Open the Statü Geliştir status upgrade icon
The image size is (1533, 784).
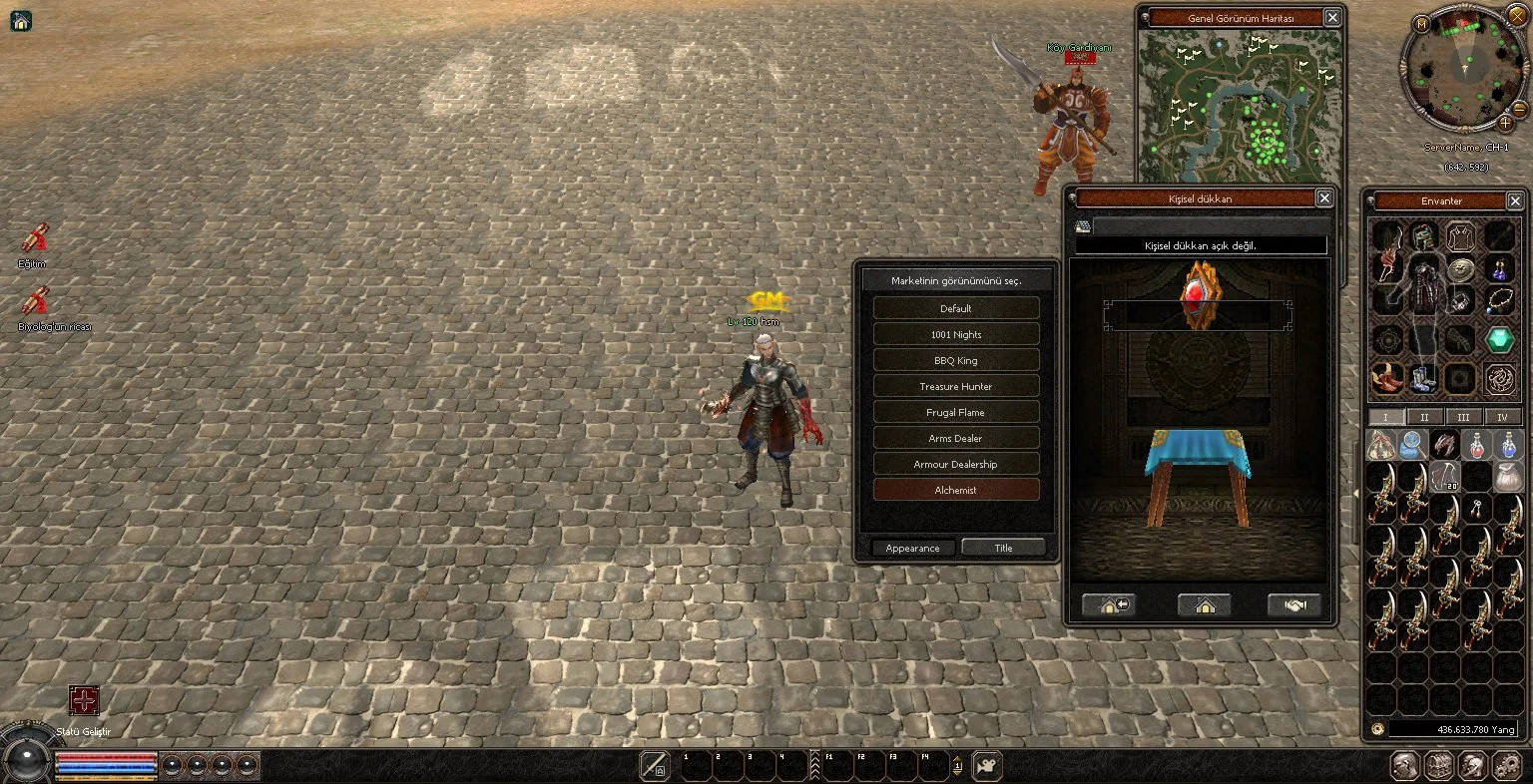click(x=84, y=700)
